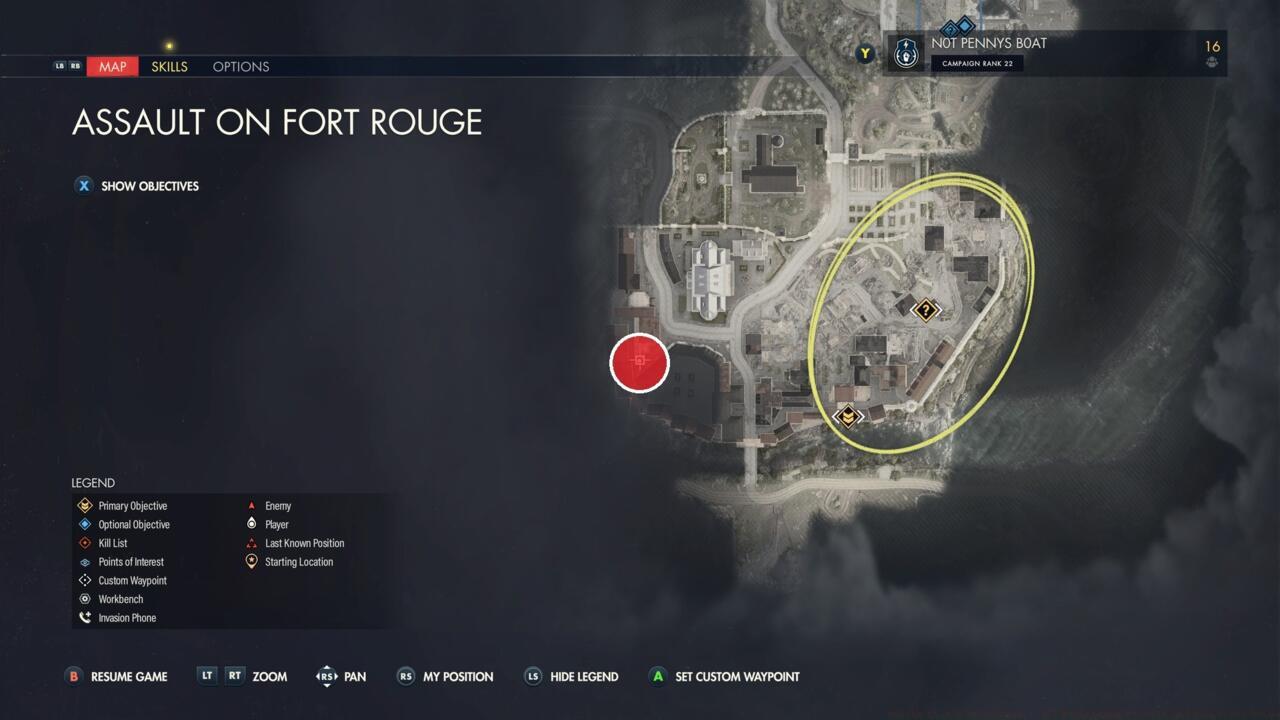
Task: Click the Workbench icon in the legend
Action: pos(84,599)
